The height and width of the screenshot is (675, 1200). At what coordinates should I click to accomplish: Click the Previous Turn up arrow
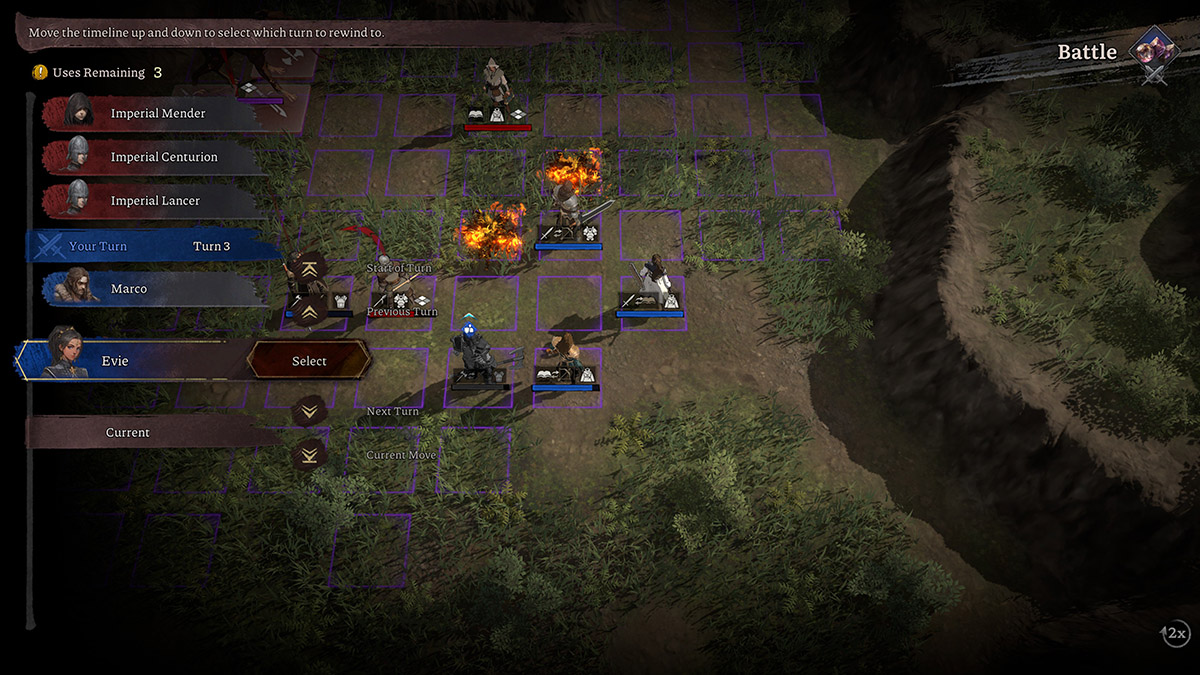pyautogui.click(x=309, y=311)
